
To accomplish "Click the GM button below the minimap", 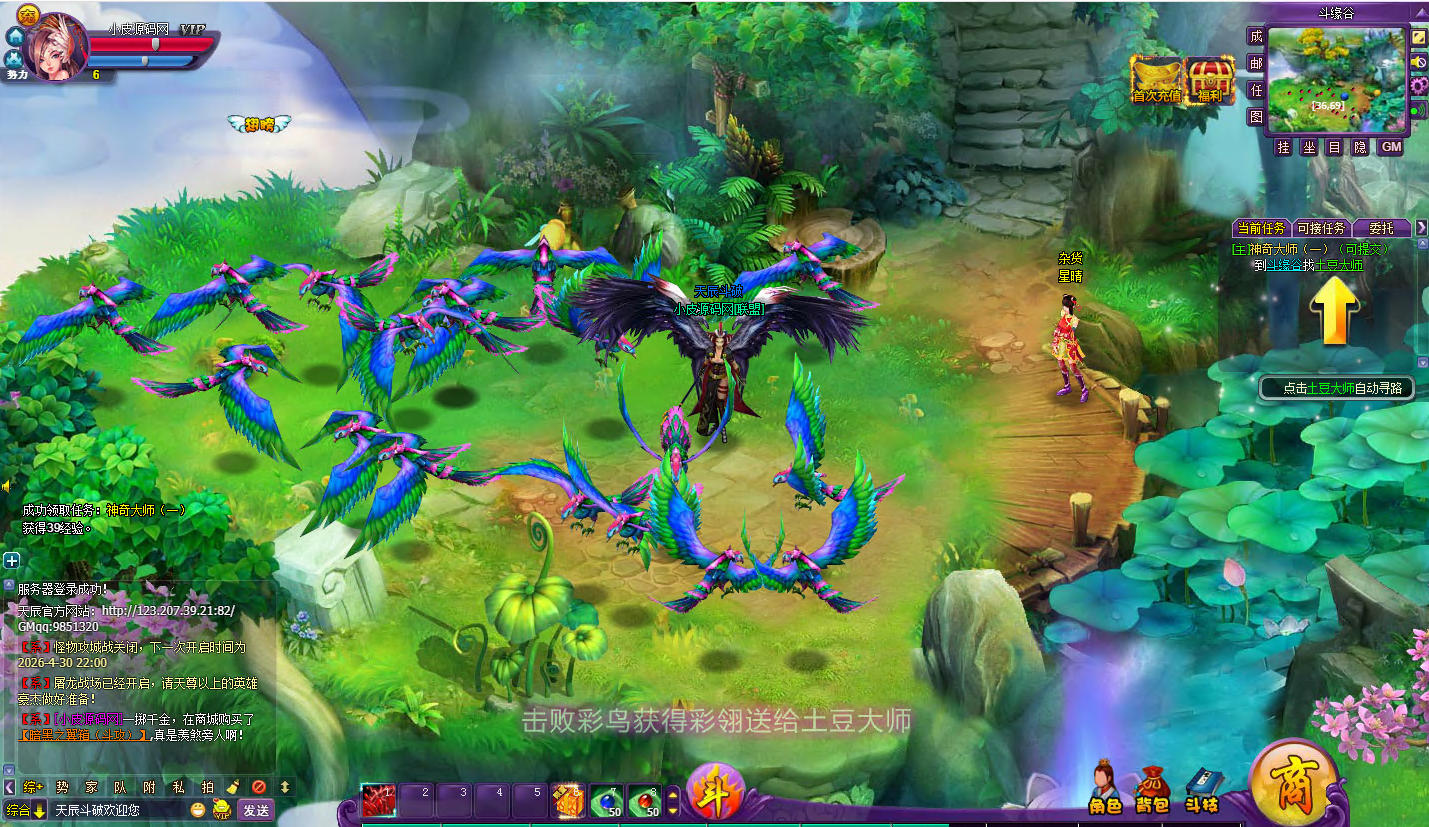I will point(1391,147).
